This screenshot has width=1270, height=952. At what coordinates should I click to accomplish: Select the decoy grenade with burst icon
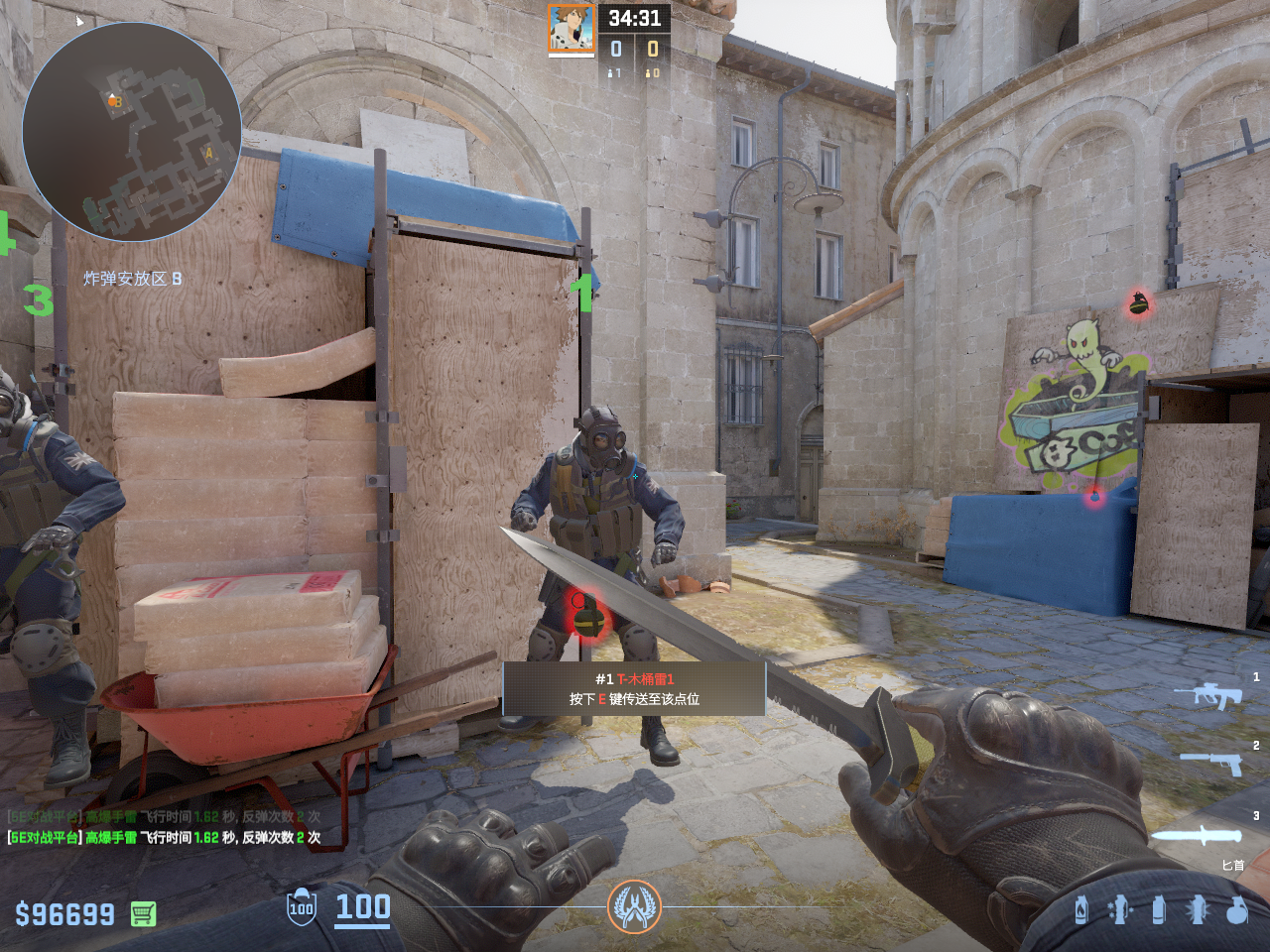[1198, 909]
